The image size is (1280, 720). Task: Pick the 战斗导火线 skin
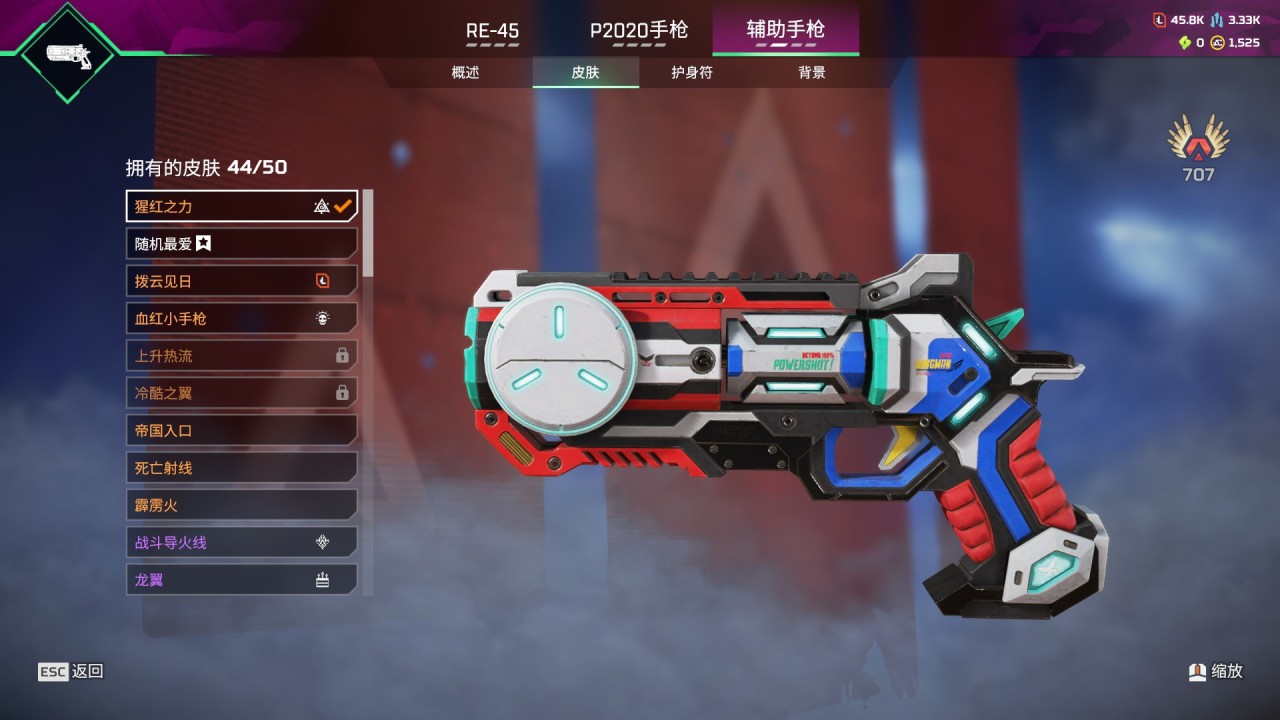point(241,542)
